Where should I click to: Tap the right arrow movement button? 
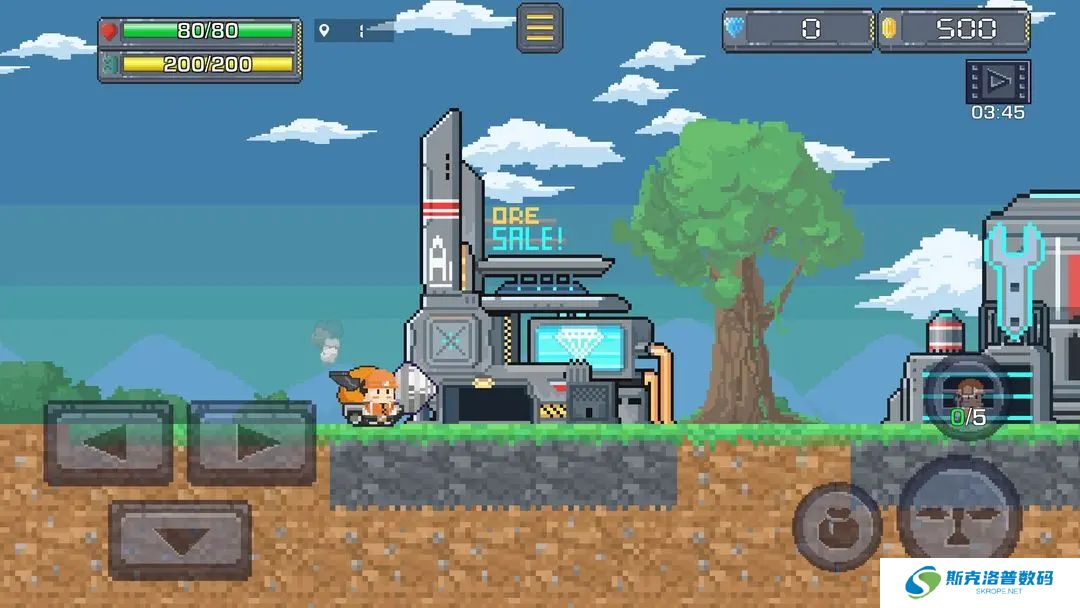point(252,443)
